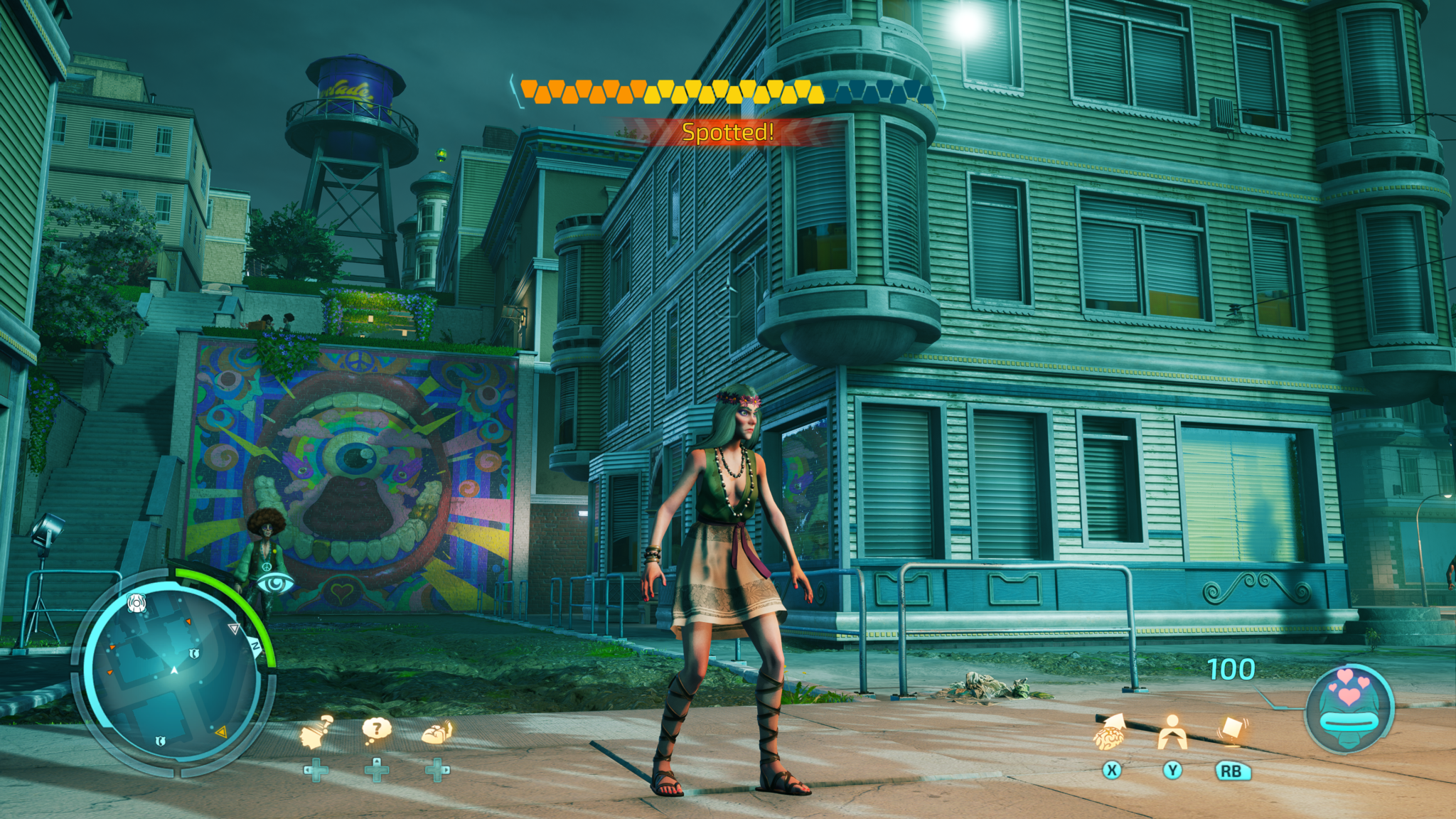Activate the forget ability head icon
Viewport: 1456px width, 819px height.
[x=316, y=732]
